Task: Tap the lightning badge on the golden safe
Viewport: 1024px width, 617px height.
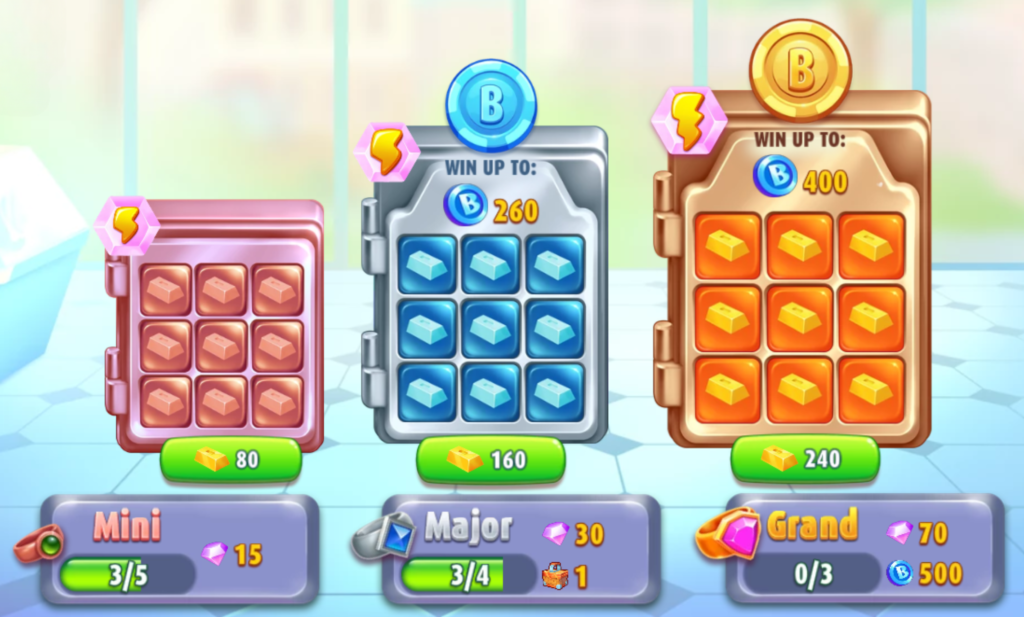Action: pos(686,118)
